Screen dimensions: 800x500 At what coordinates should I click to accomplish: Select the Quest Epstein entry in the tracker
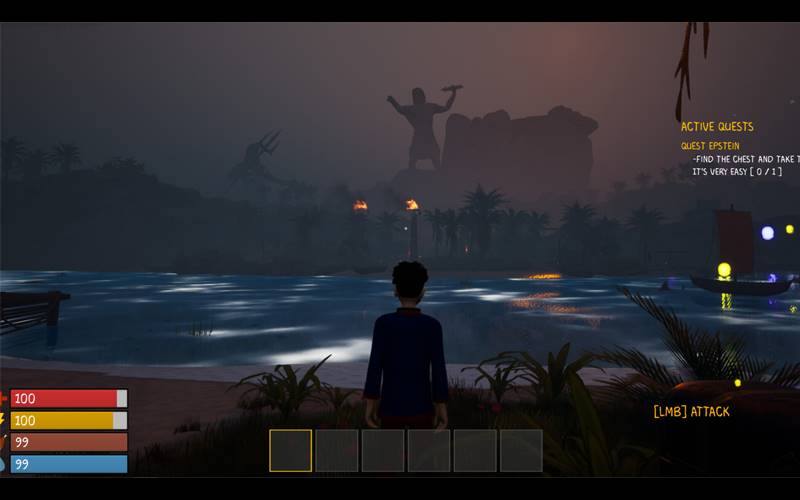tap(711, 146)
